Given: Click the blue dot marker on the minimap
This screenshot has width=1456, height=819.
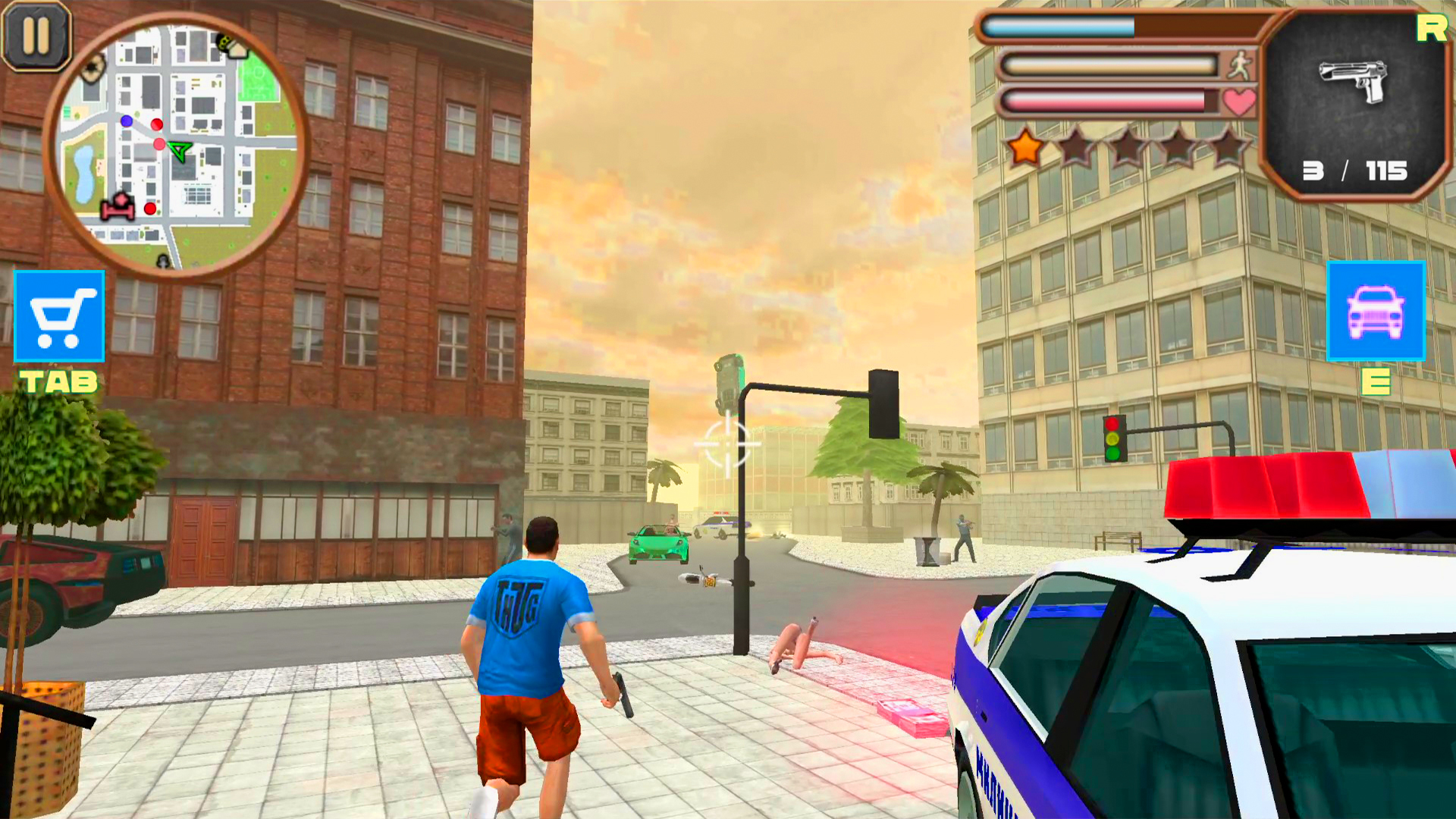Looking at the screenshot, I should coord(126,121).
